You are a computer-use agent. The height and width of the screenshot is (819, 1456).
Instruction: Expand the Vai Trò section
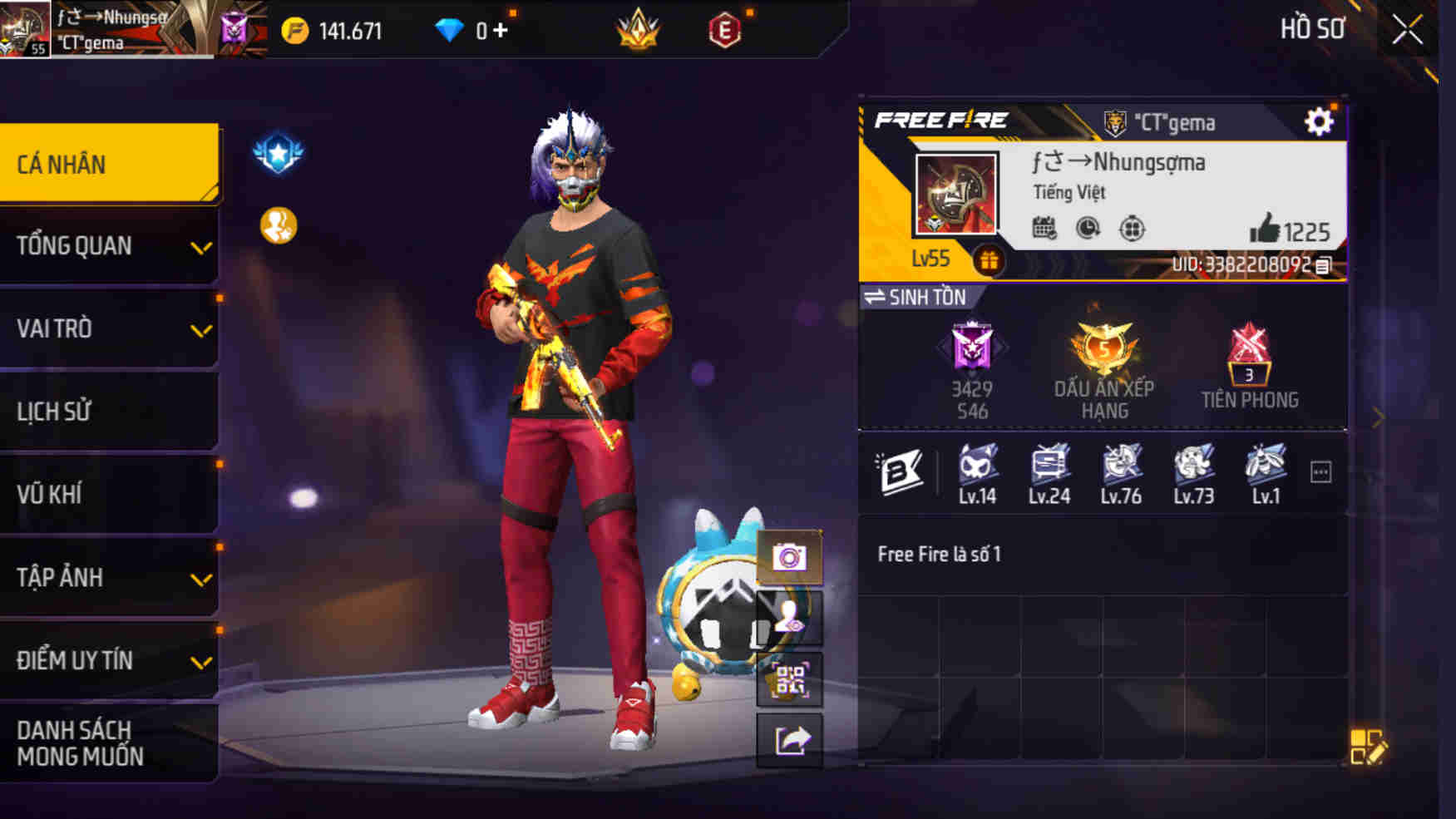coord(109,329)
